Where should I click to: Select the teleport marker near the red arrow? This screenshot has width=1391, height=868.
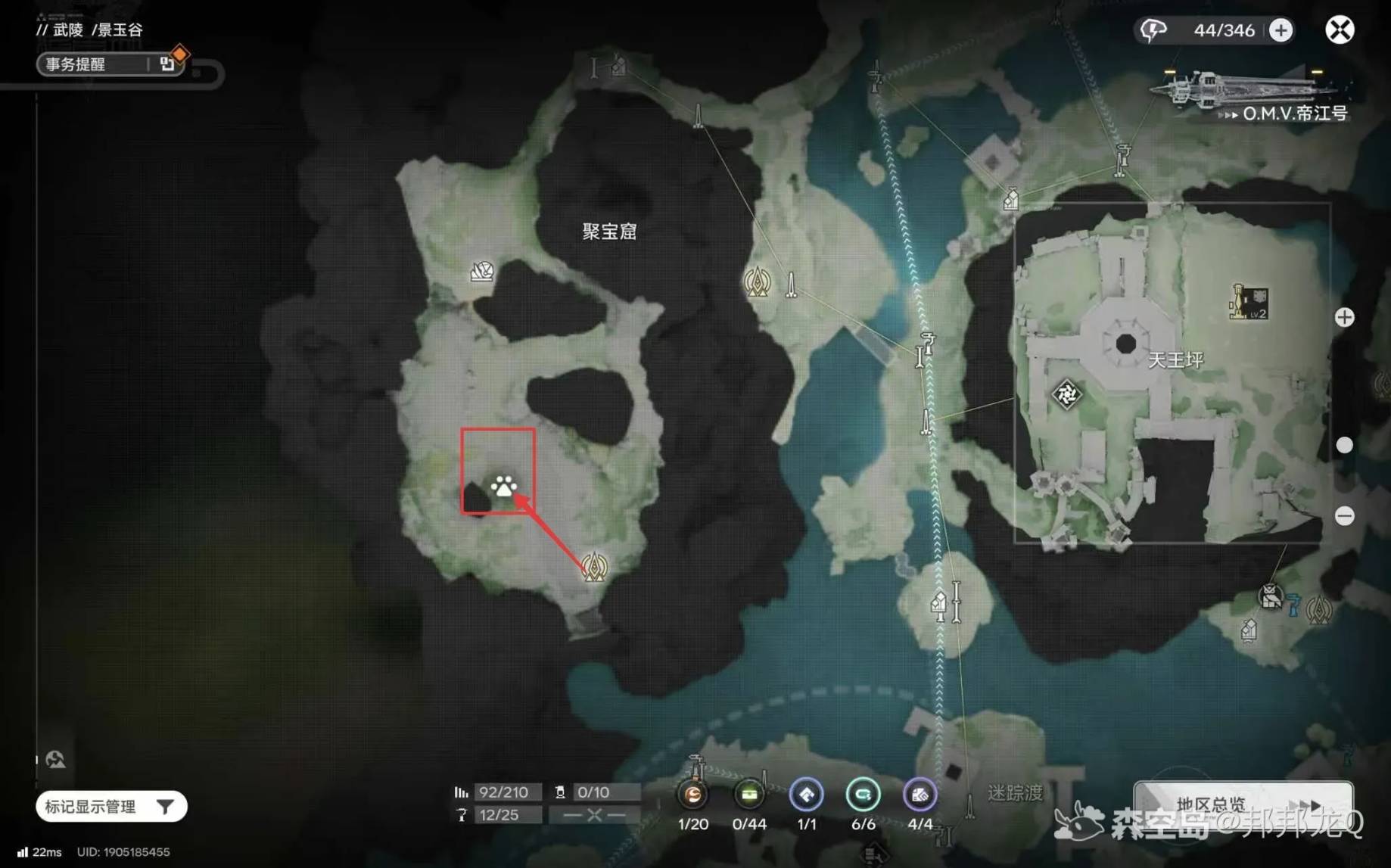click(x=595, y=566)
